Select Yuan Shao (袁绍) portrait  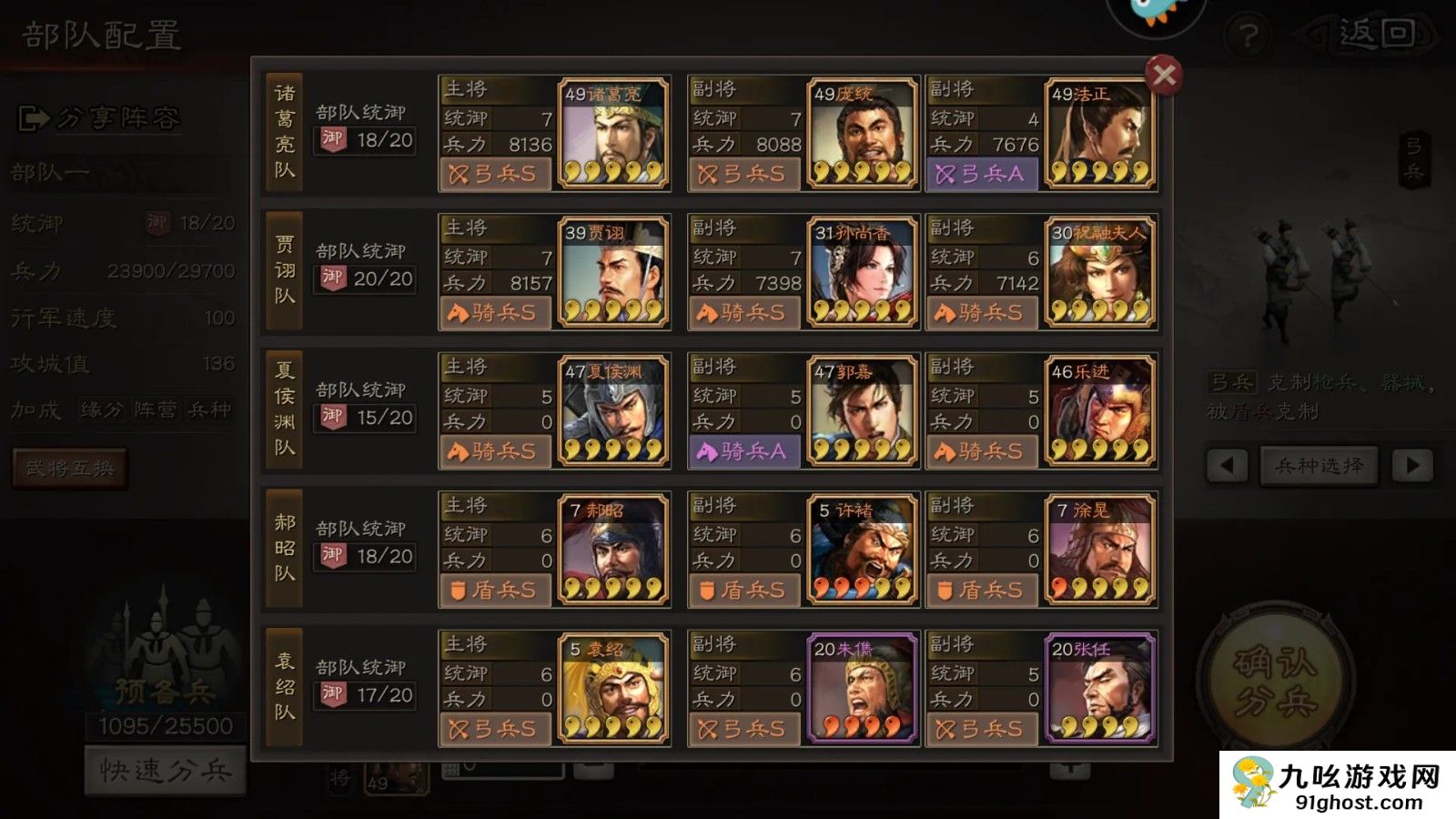coord(612,688)
